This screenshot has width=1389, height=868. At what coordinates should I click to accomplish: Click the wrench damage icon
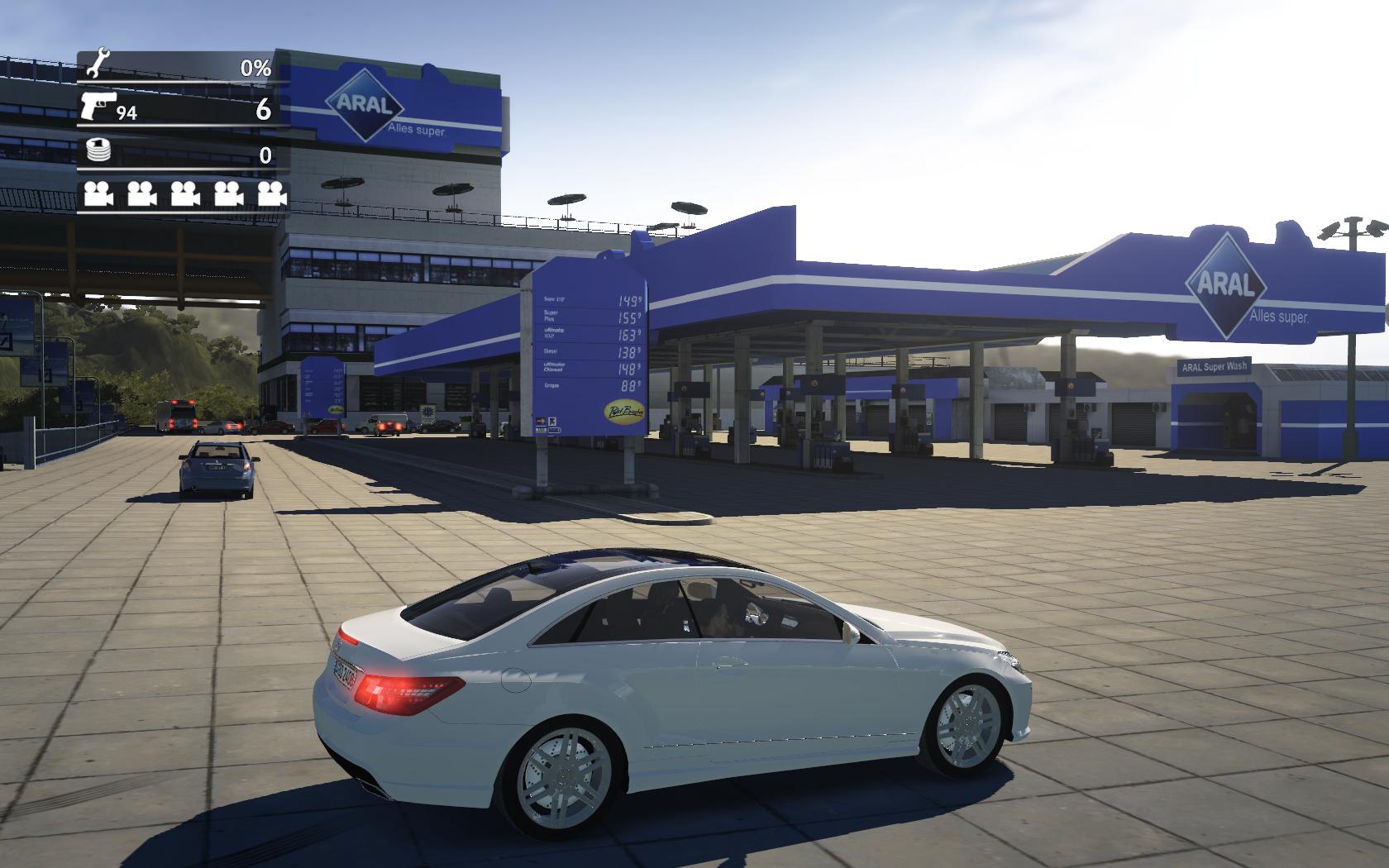point(98,64)
